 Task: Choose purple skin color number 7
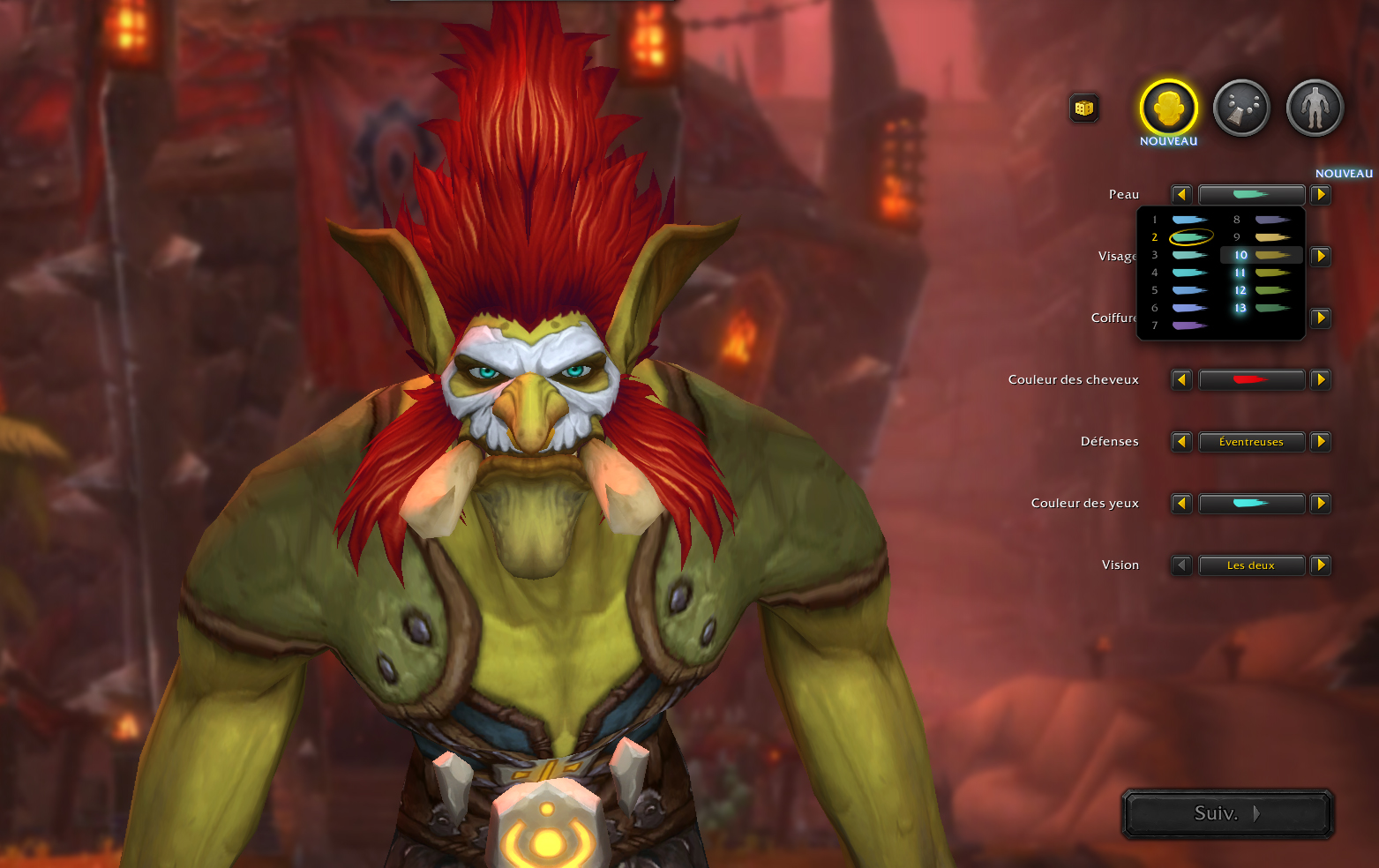coord(1188,325)
